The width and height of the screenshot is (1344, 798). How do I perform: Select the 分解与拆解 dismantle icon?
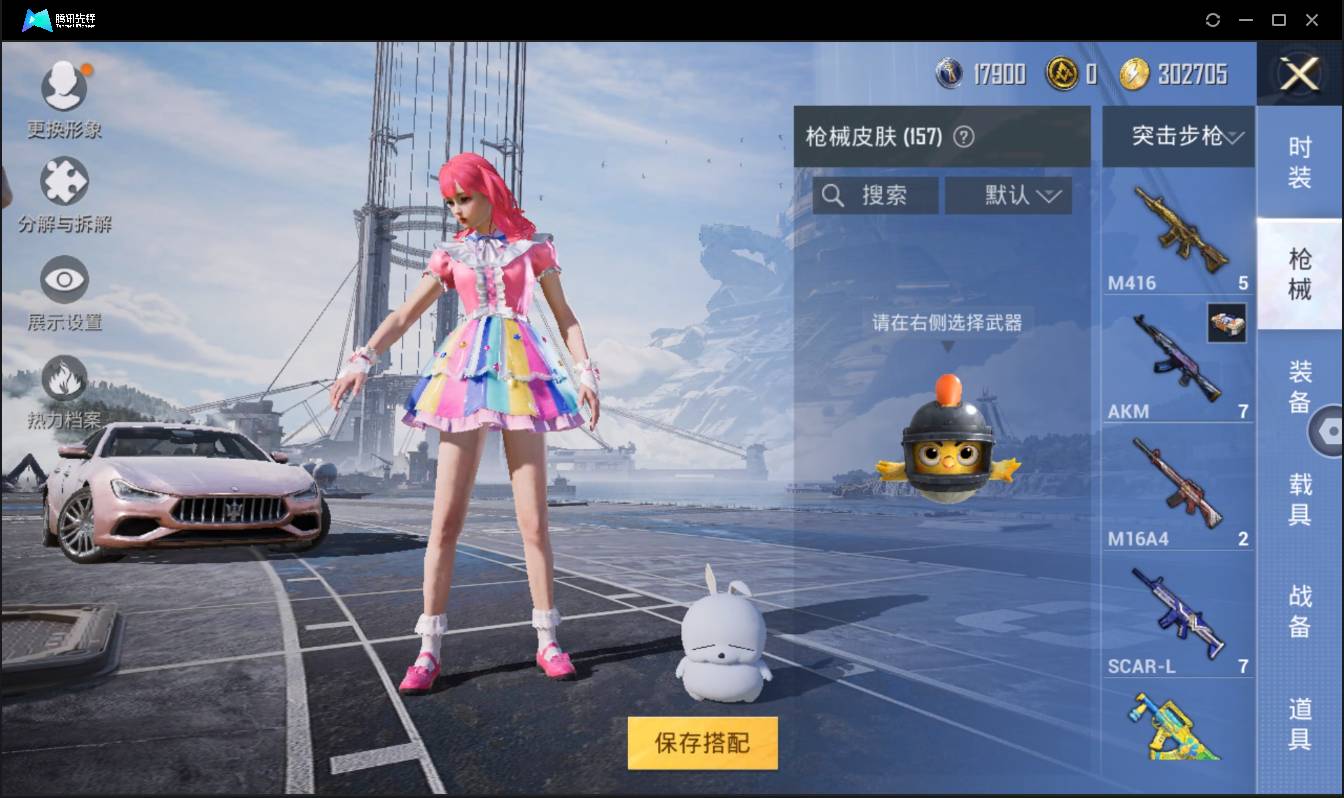(64, 180)
